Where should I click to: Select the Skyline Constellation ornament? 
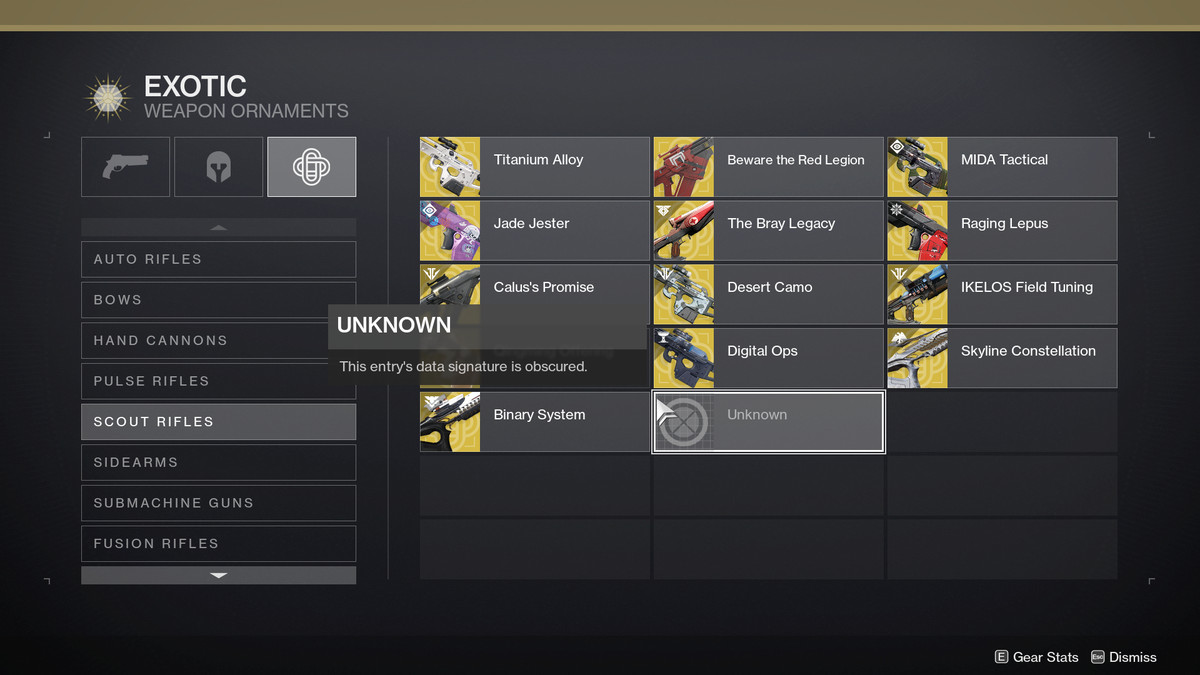click(x=1002, y=359)
